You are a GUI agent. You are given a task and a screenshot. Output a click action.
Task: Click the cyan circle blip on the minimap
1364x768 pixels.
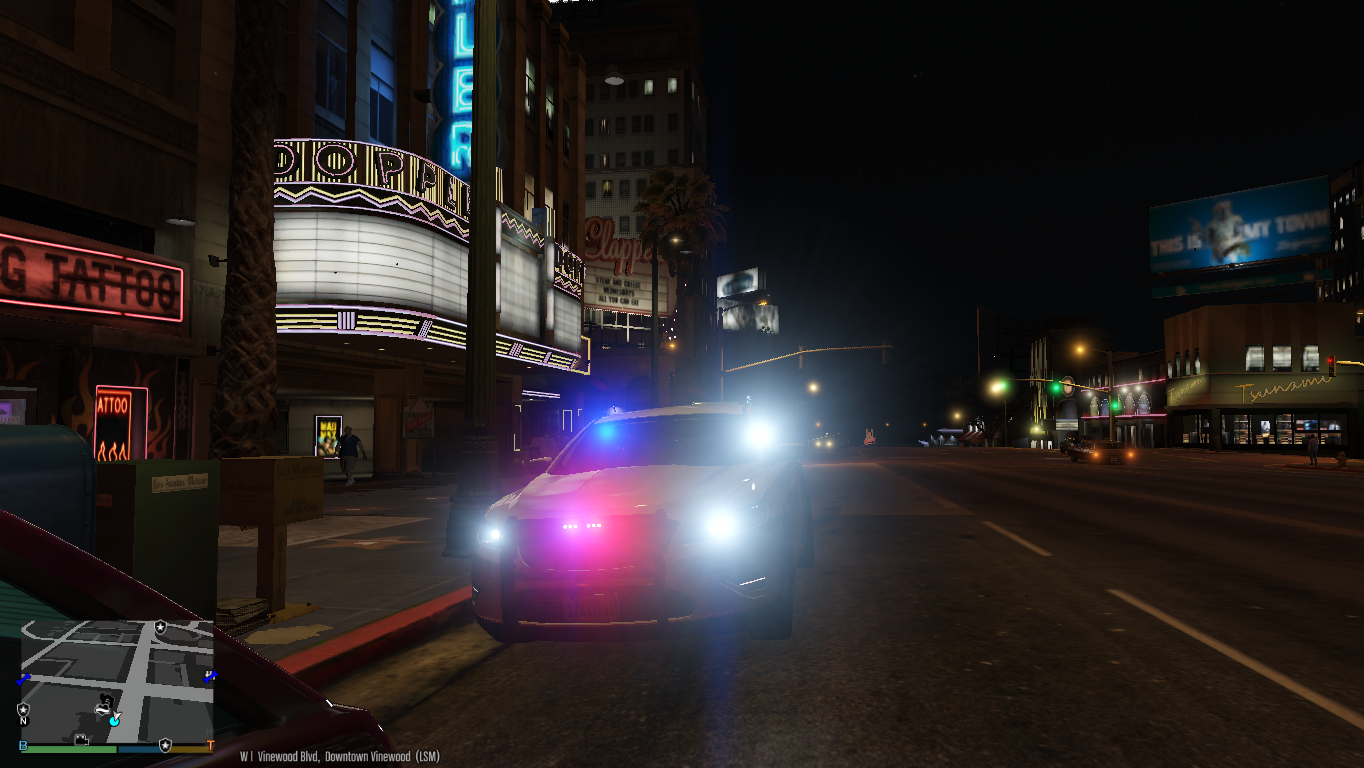114,720
